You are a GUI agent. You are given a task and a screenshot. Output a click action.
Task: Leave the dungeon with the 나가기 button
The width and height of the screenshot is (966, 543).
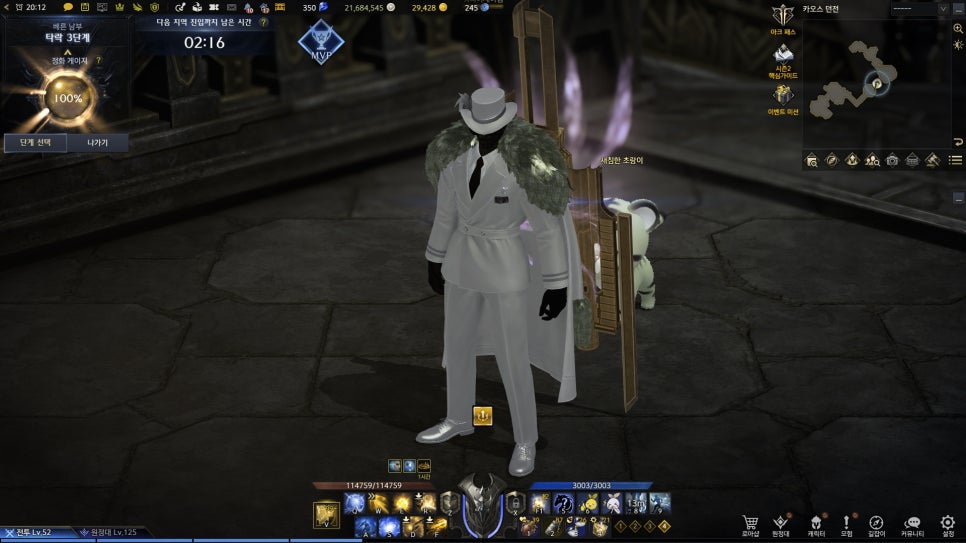point(97,143)
